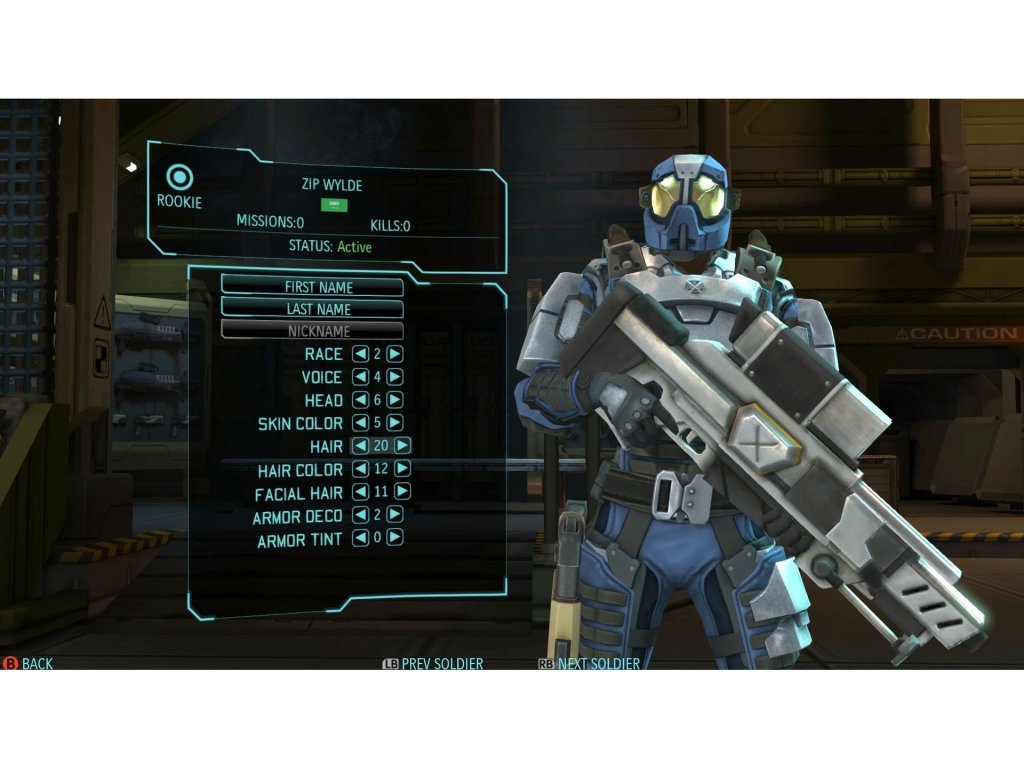Increase the Armor Deco value
The image size is (1024, 768).
click(395, 515)
